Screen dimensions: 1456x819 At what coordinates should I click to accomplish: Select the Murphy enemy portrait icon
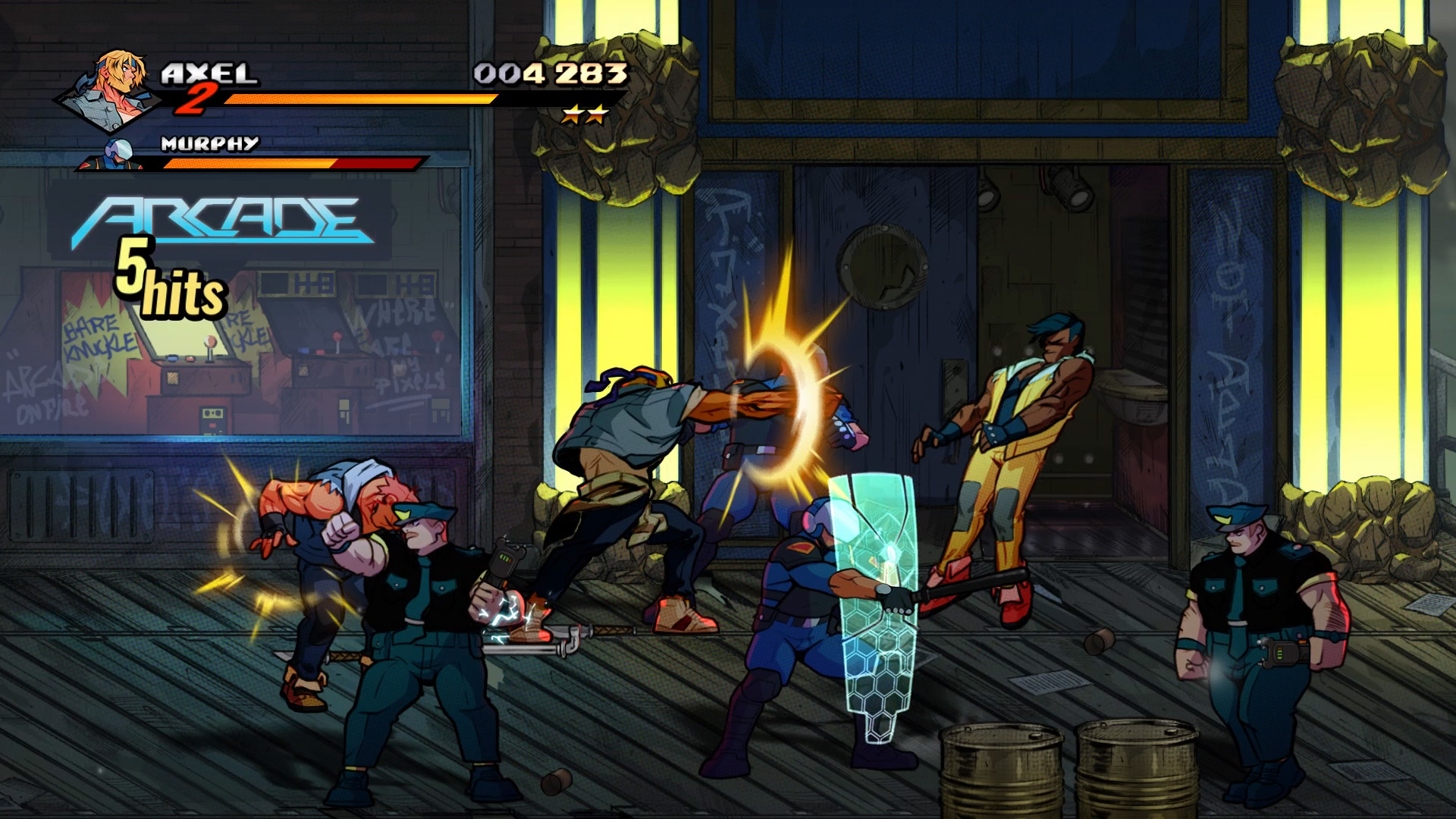point(119,155)
